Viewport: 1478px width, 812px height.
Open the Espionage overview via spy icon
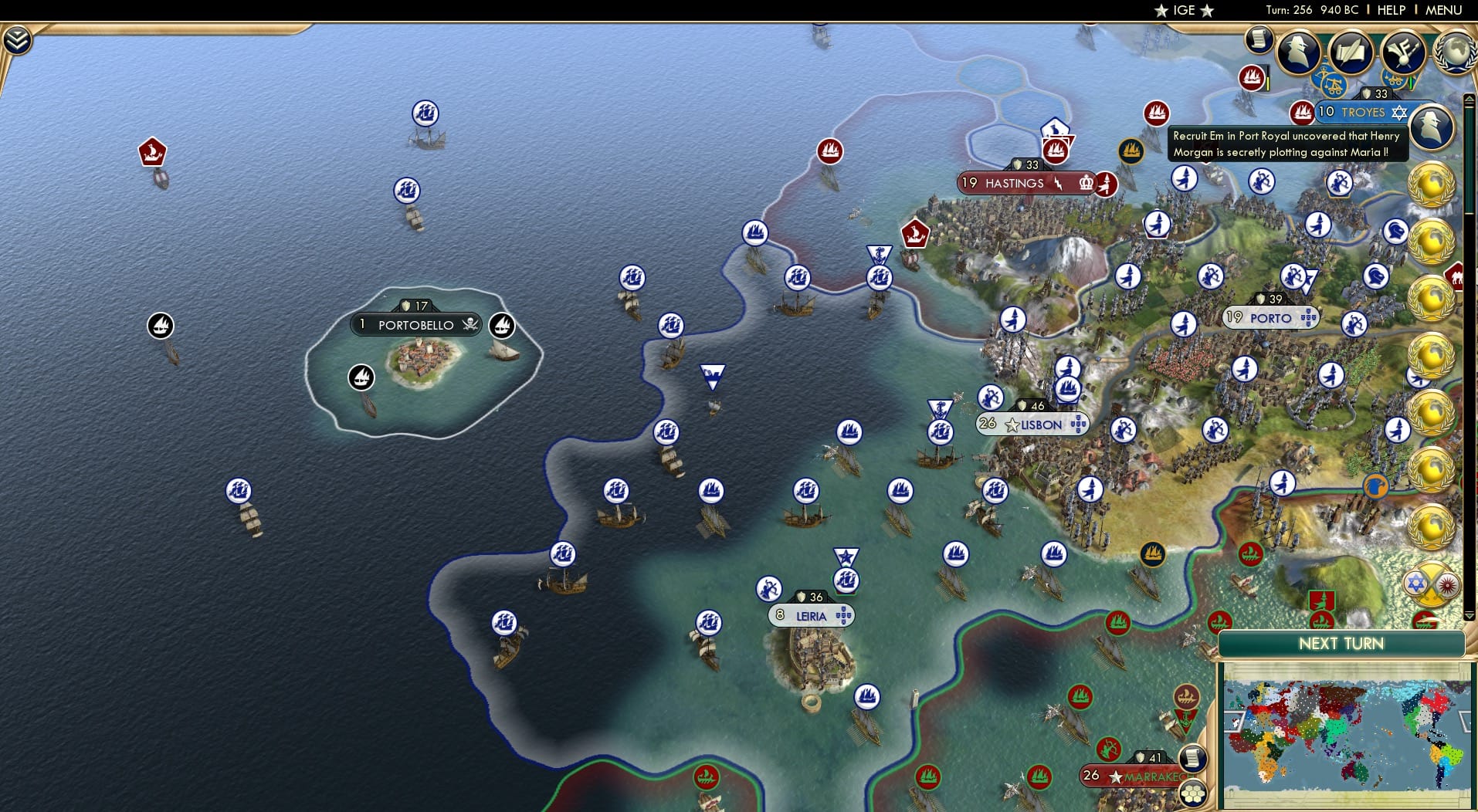(x=1298, y=52)
